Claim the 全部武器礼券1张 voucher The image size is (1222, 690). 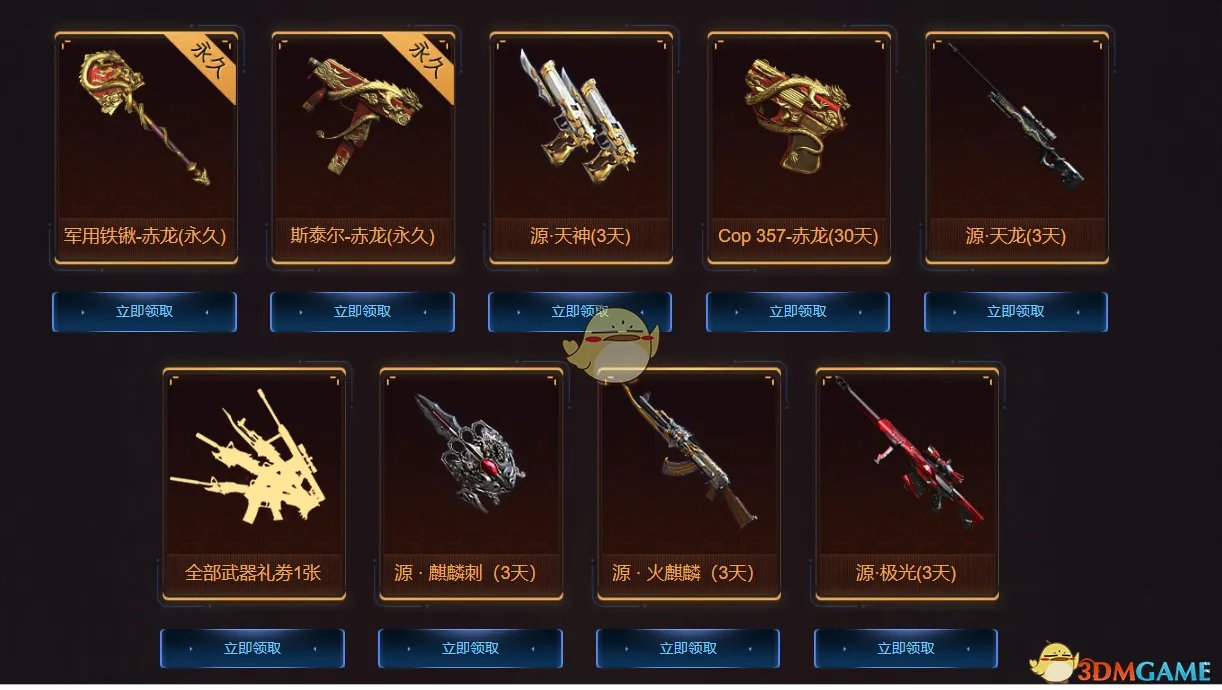click(252, 649)
